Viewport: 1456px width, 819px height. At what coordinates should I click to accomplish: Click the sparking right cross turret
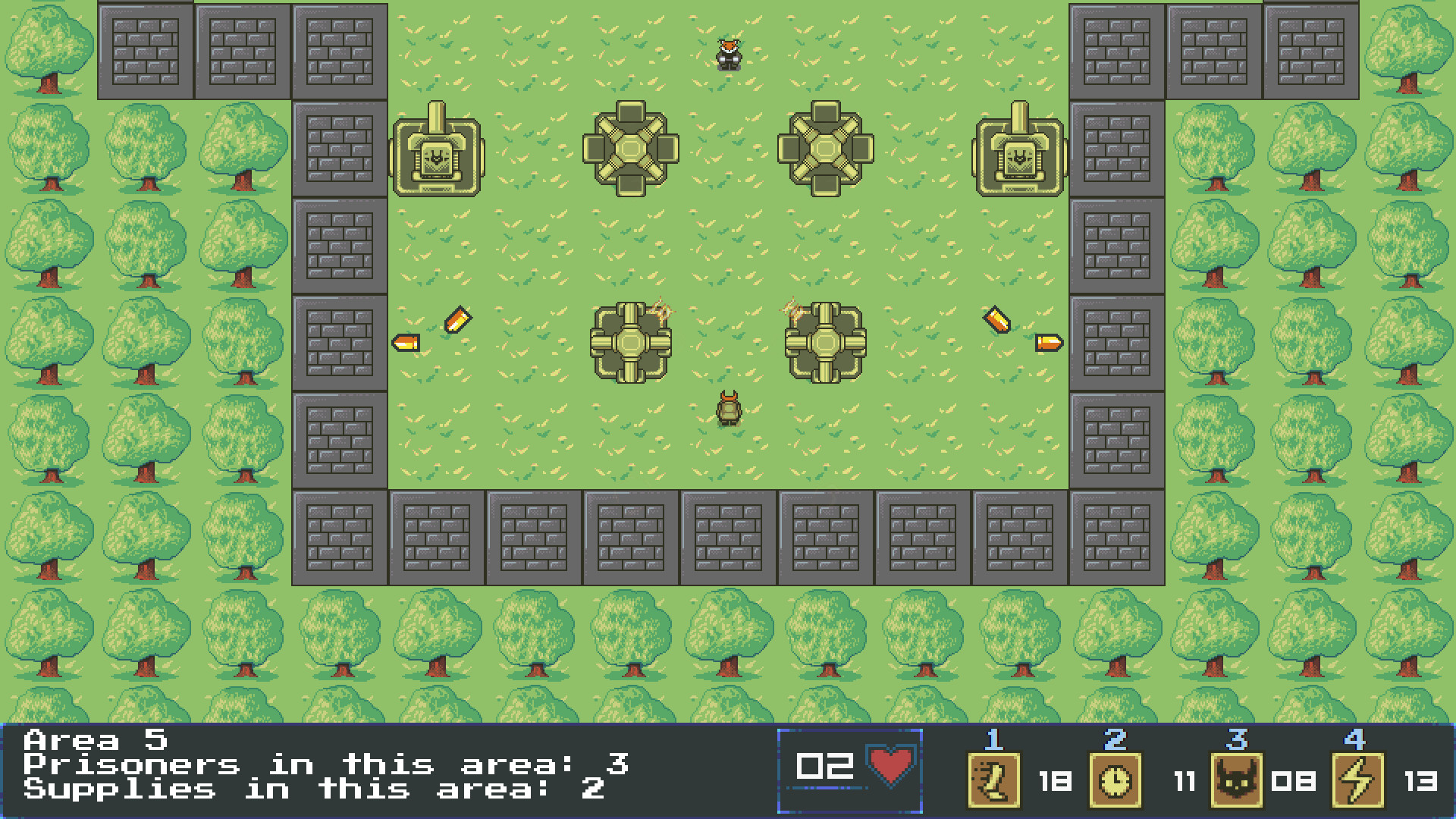pyautogui.click(x=825, y=343)
